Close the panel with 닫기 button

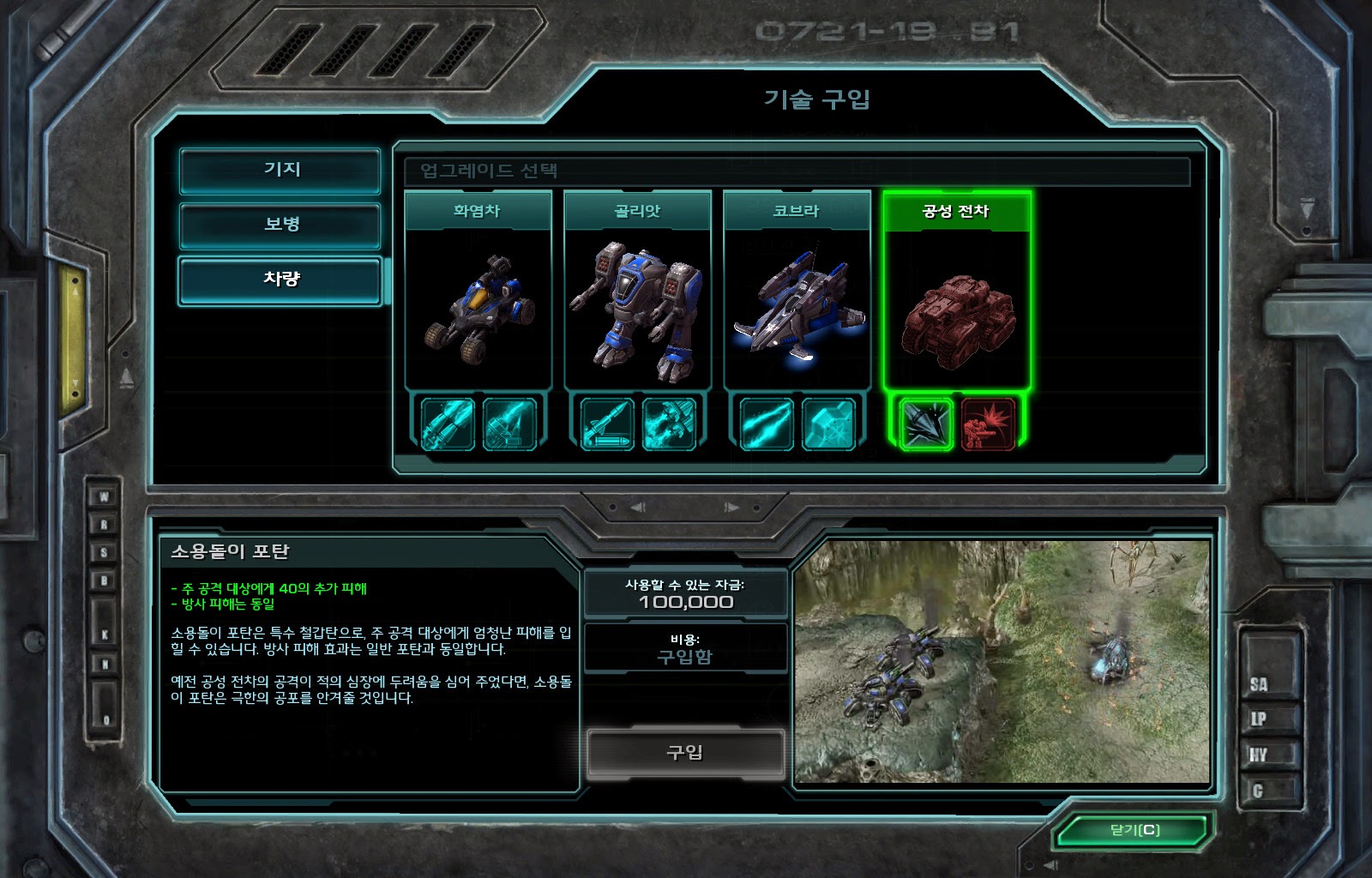(1134, 830)
